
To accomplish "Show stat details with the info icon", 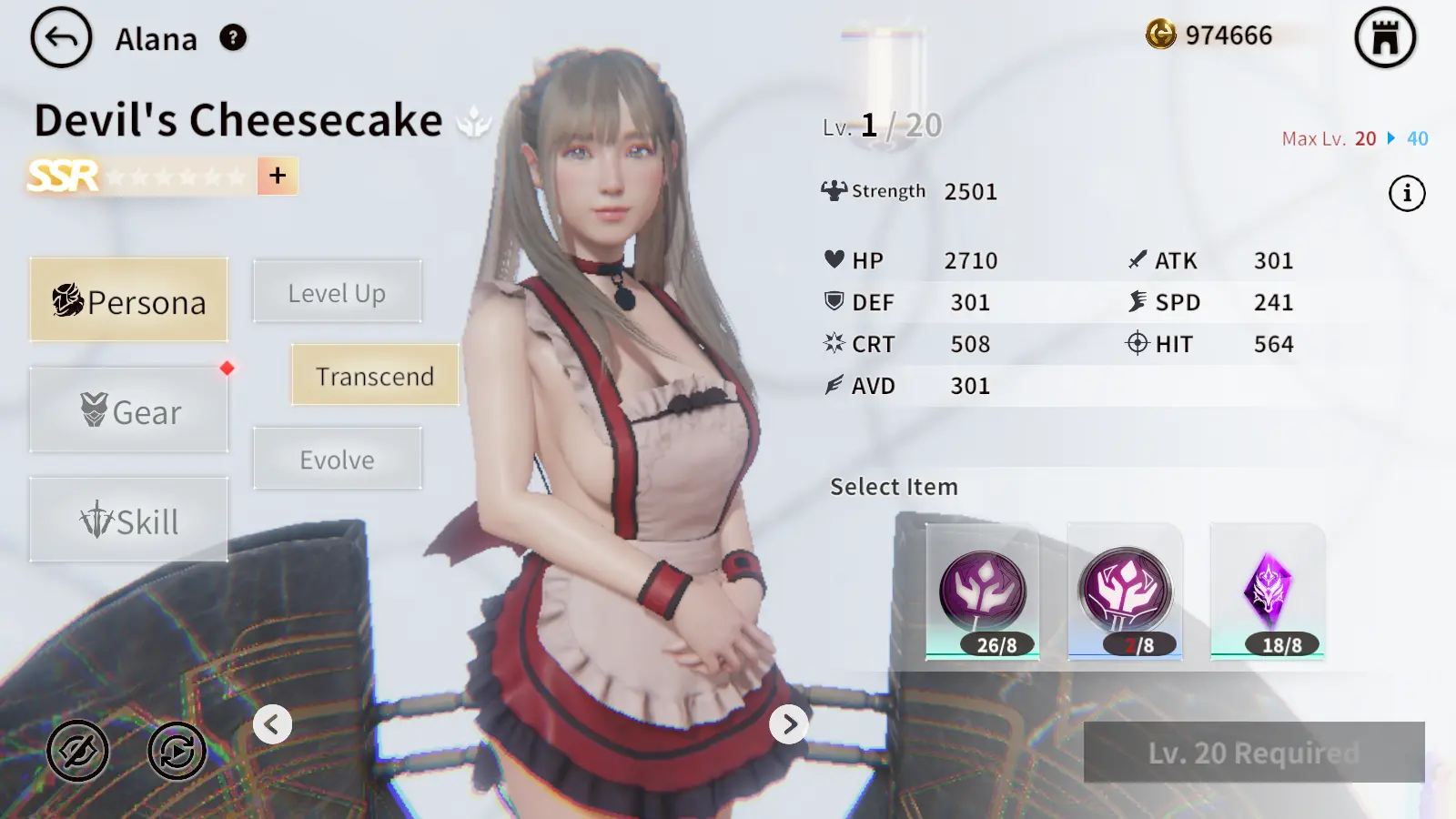I will [x=1407, y=193].
